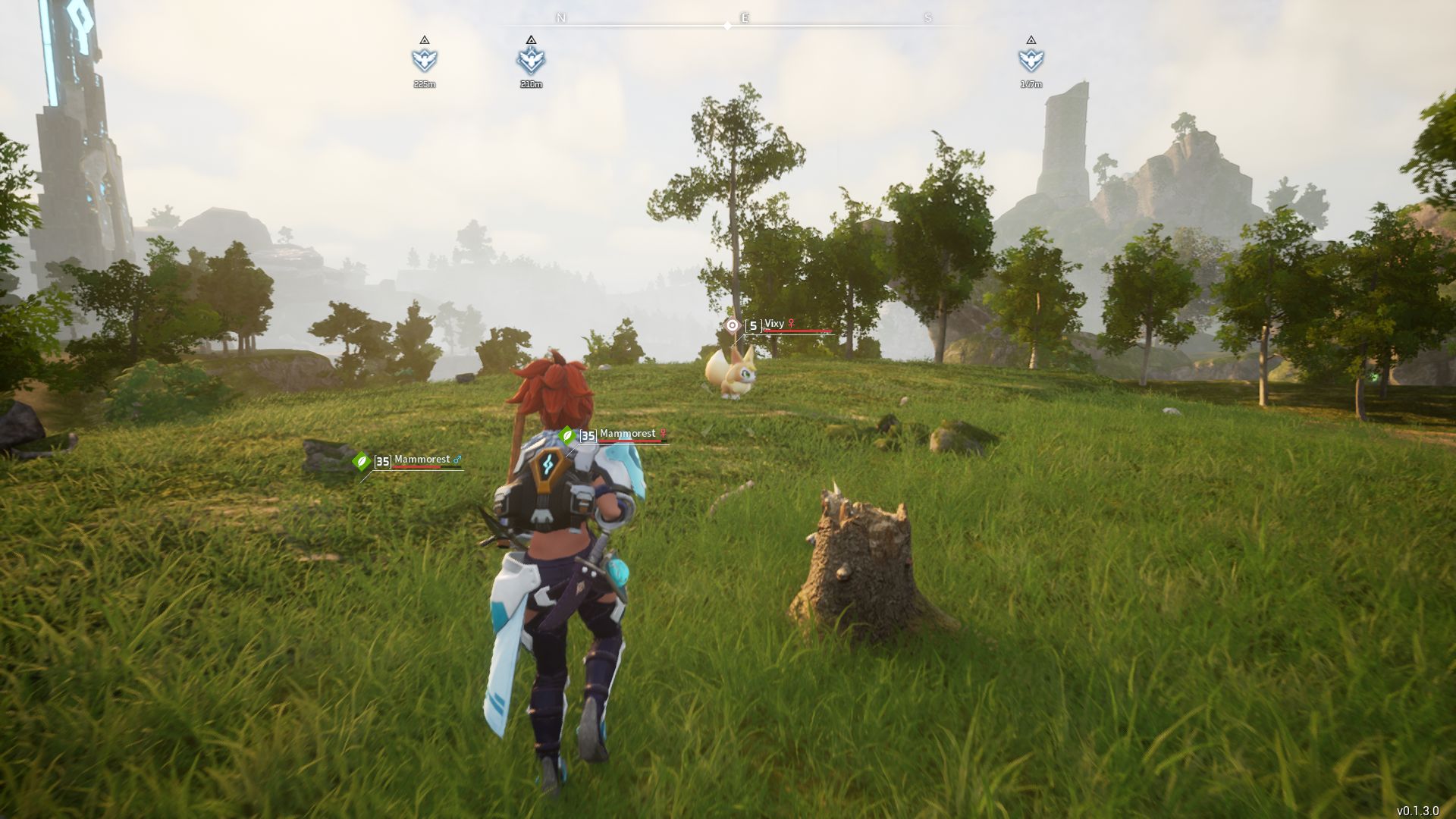Click the Vixy nameplate text
This screenshot has width=1456, height=819.
pos(774,323)
